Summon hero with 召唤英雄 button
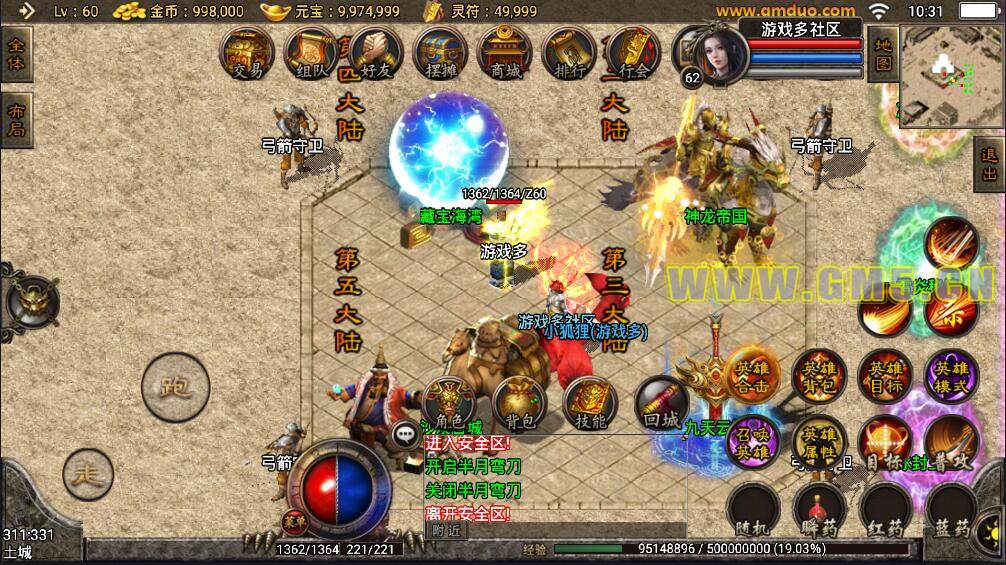The width and height of the screenshot is (1006, 565). [752, 440]
